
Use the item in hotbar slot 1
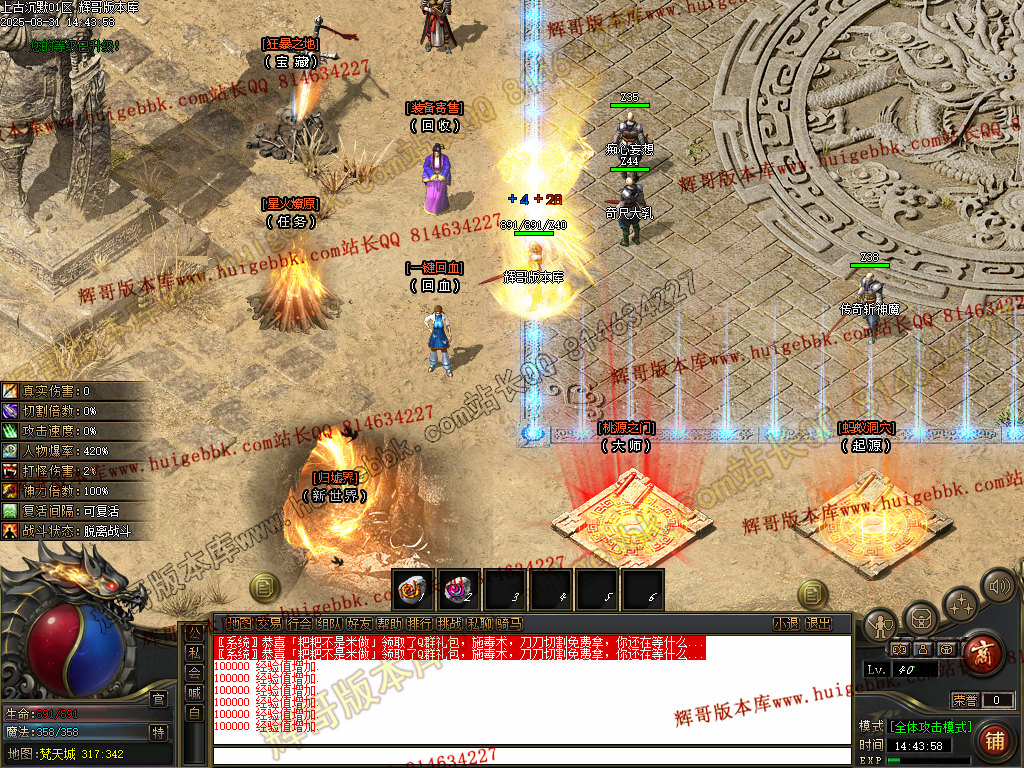click(x=413, y=588)
